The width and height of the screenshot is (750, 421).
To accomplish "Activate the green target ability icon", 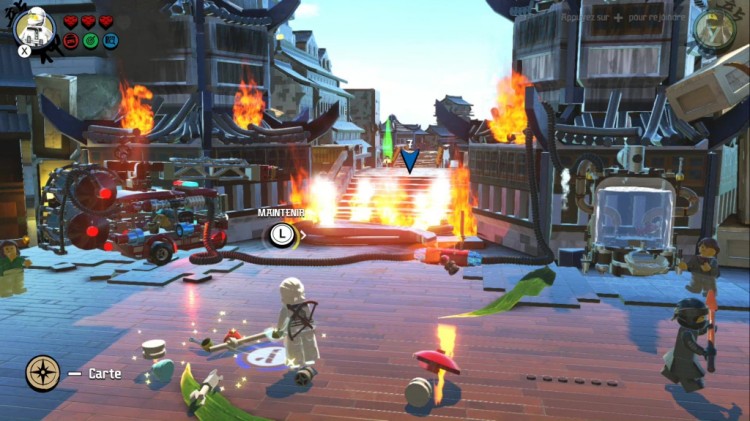I will coord(90,41).
